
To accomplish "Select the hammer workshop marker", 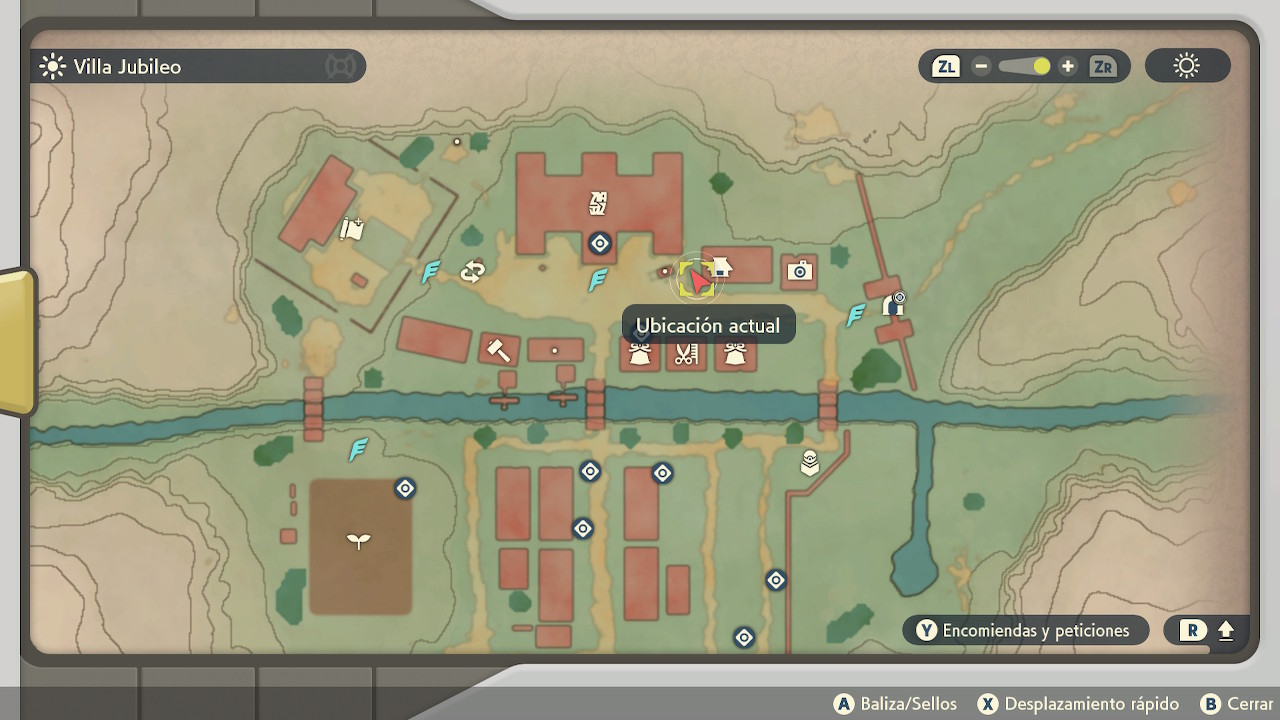I will pos(497,349).
